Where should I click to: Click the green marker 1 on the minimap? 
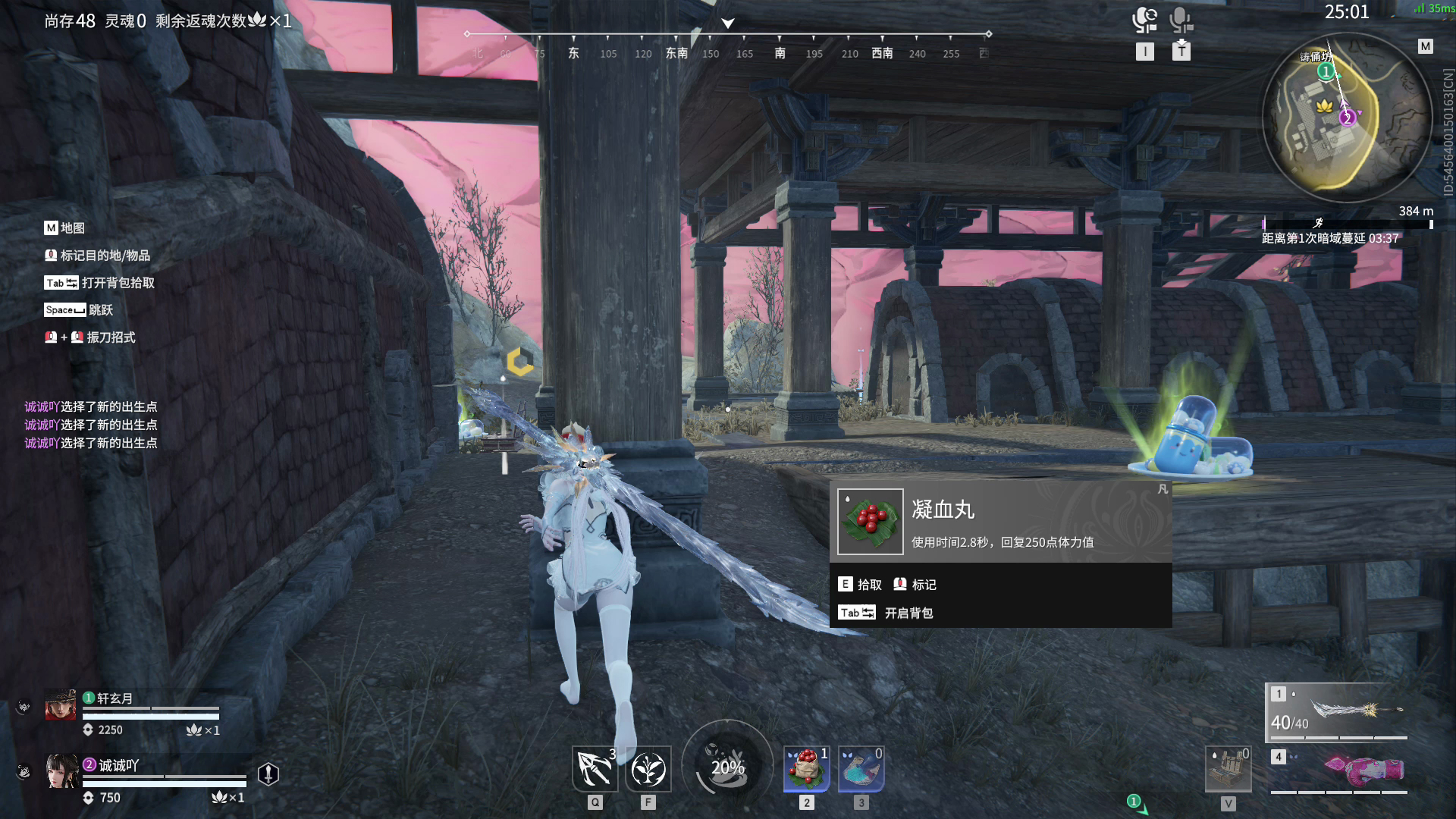(1326, 71)
